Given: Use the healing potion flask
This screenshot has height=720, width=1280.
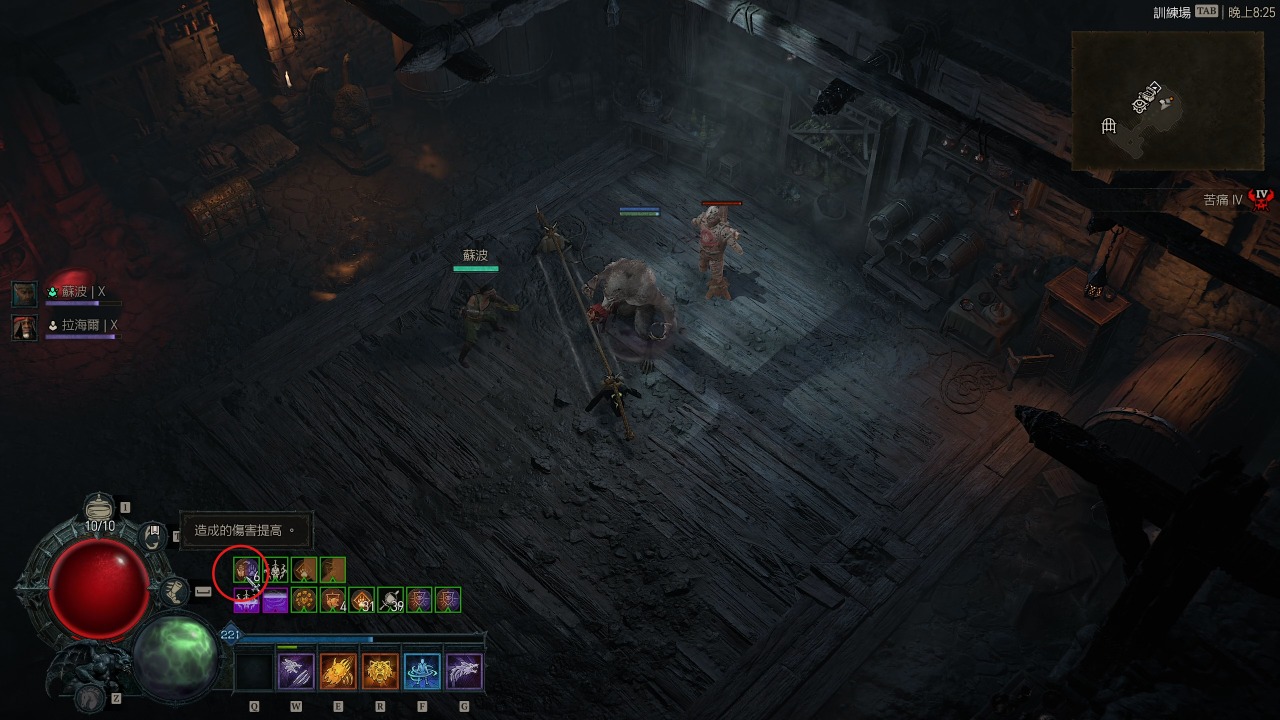Looking at the screenshot, I should 99,509.
